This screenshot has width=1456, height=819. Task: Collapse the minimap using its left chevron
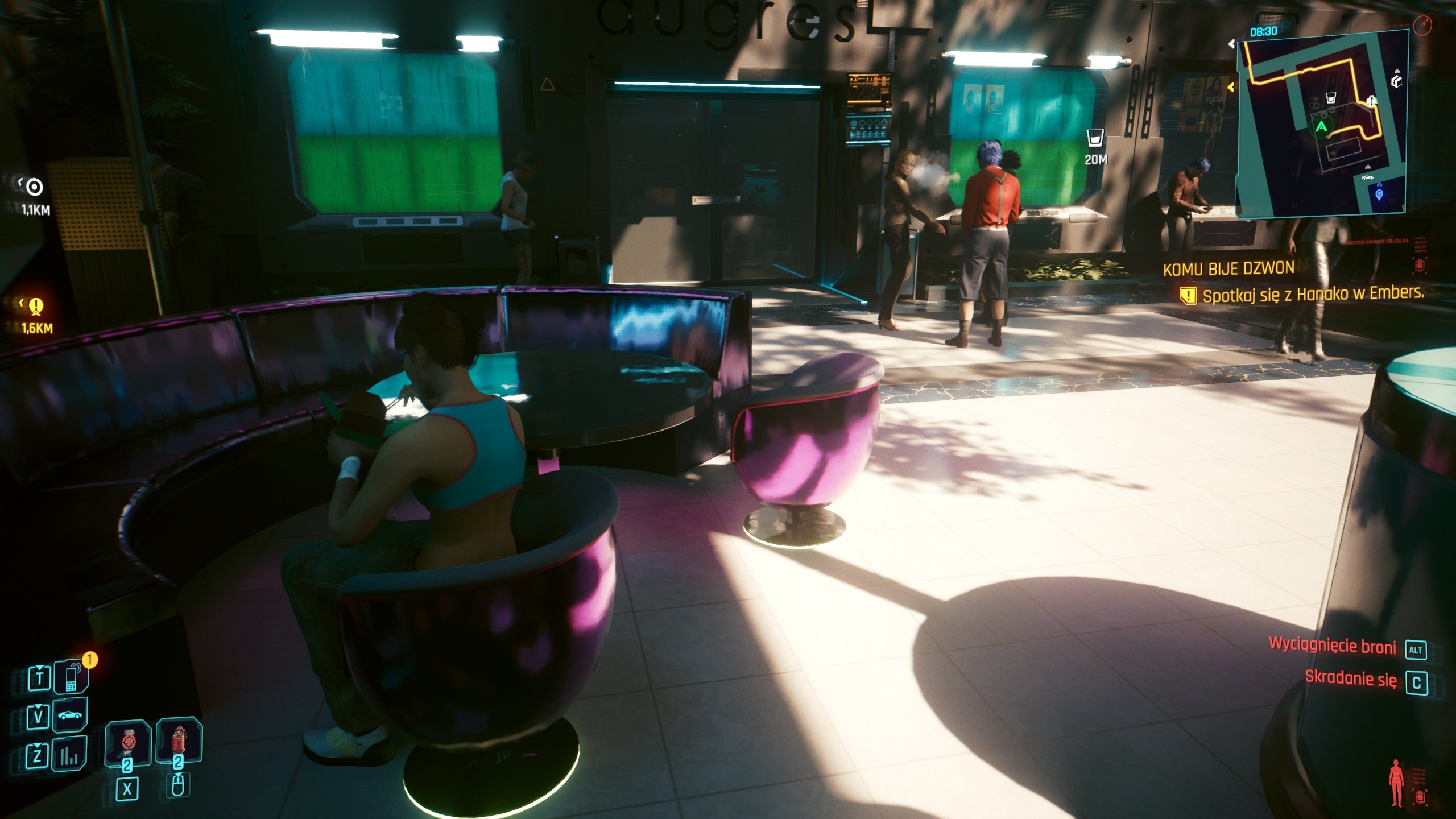click(x=1232, y=44)
